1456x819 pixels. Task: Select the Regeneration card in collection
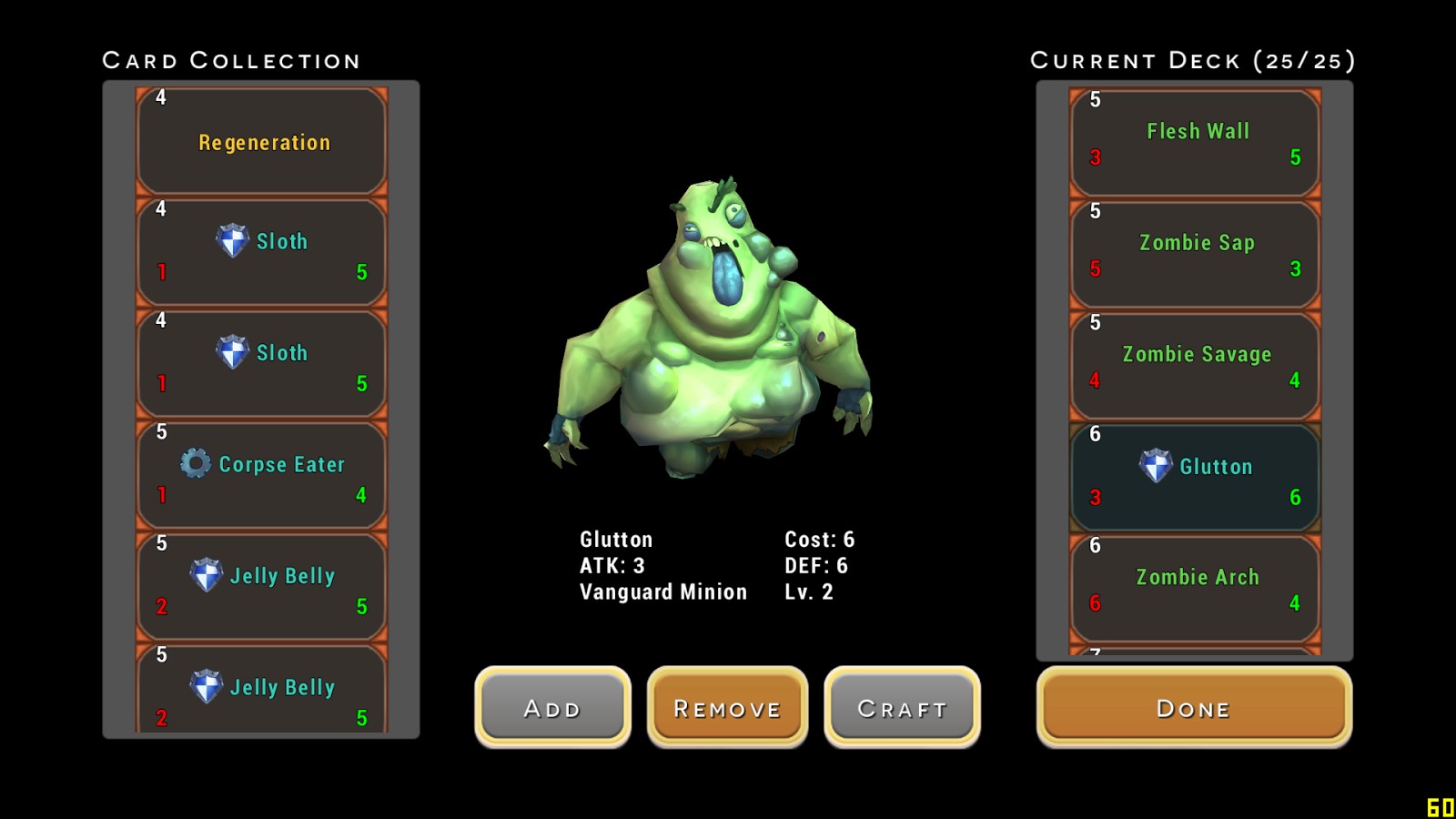pos(262,142)
